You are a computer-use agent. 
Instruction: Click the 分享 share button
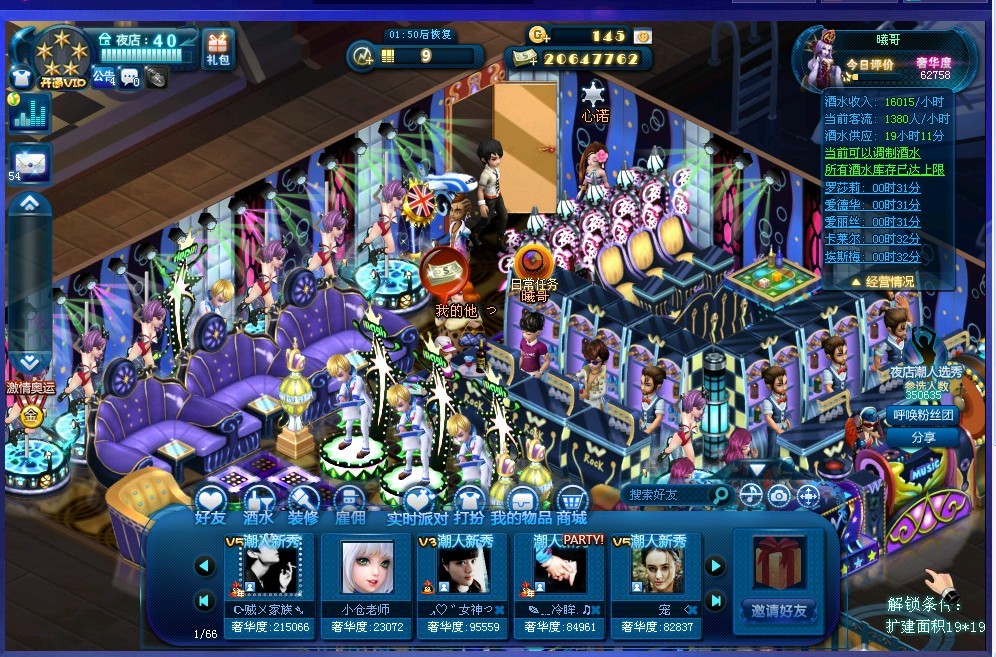click(923, 437)
